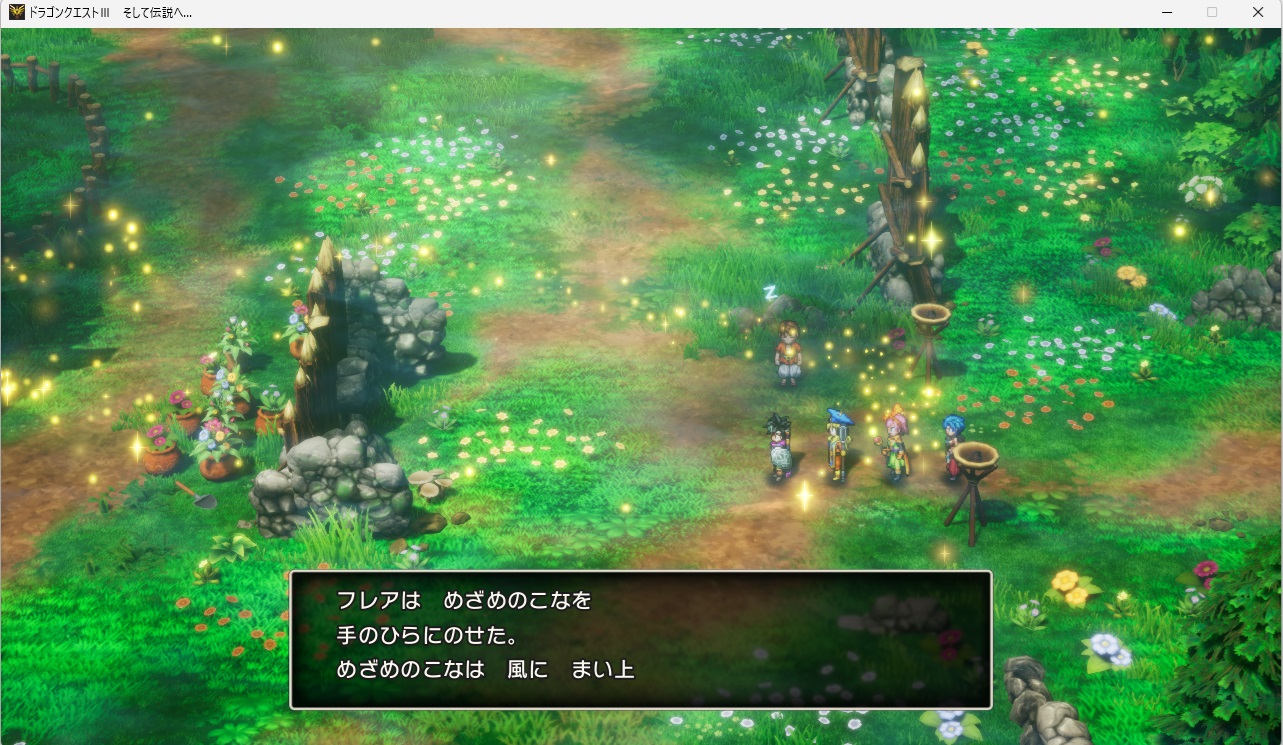Close the Dragon Quest III game window
The image size is (1283, 745).
(x=1258, y=12)
